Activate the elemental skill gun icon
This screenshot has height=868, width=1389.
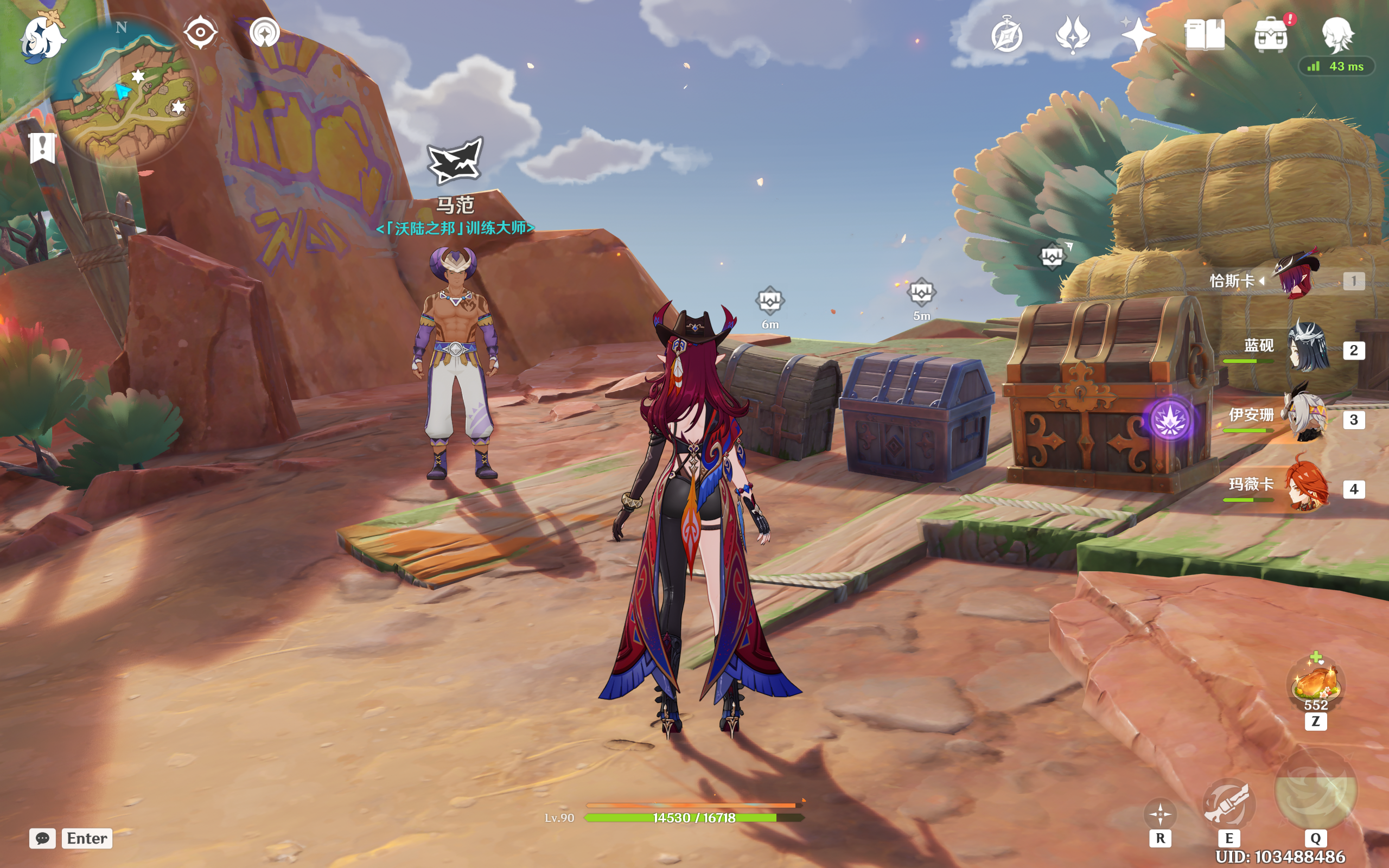coord(1228,803)
